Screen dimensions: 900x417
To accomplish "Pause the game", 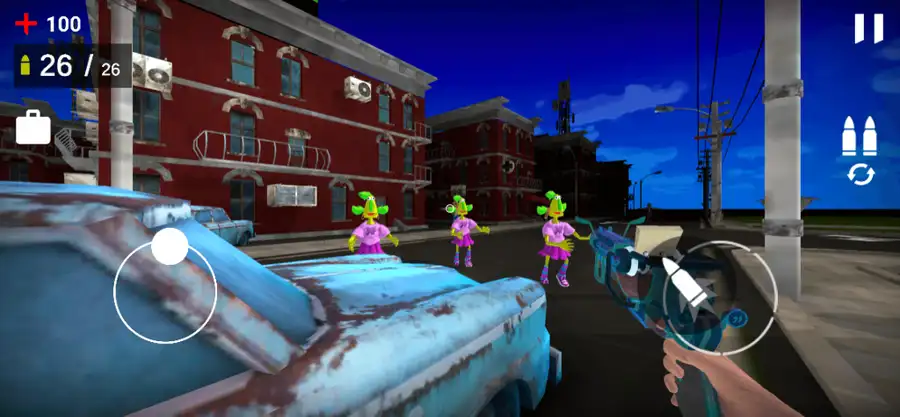I will pyautogui.click(x=868, y=28).
